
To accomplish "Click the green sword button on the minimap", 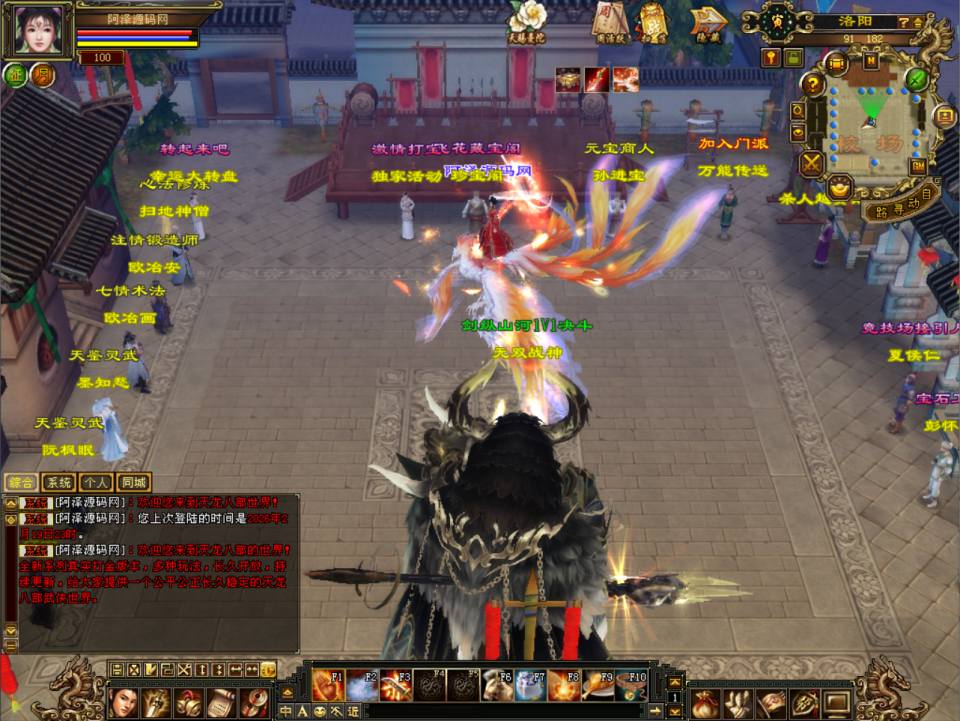I will point(917,79).
